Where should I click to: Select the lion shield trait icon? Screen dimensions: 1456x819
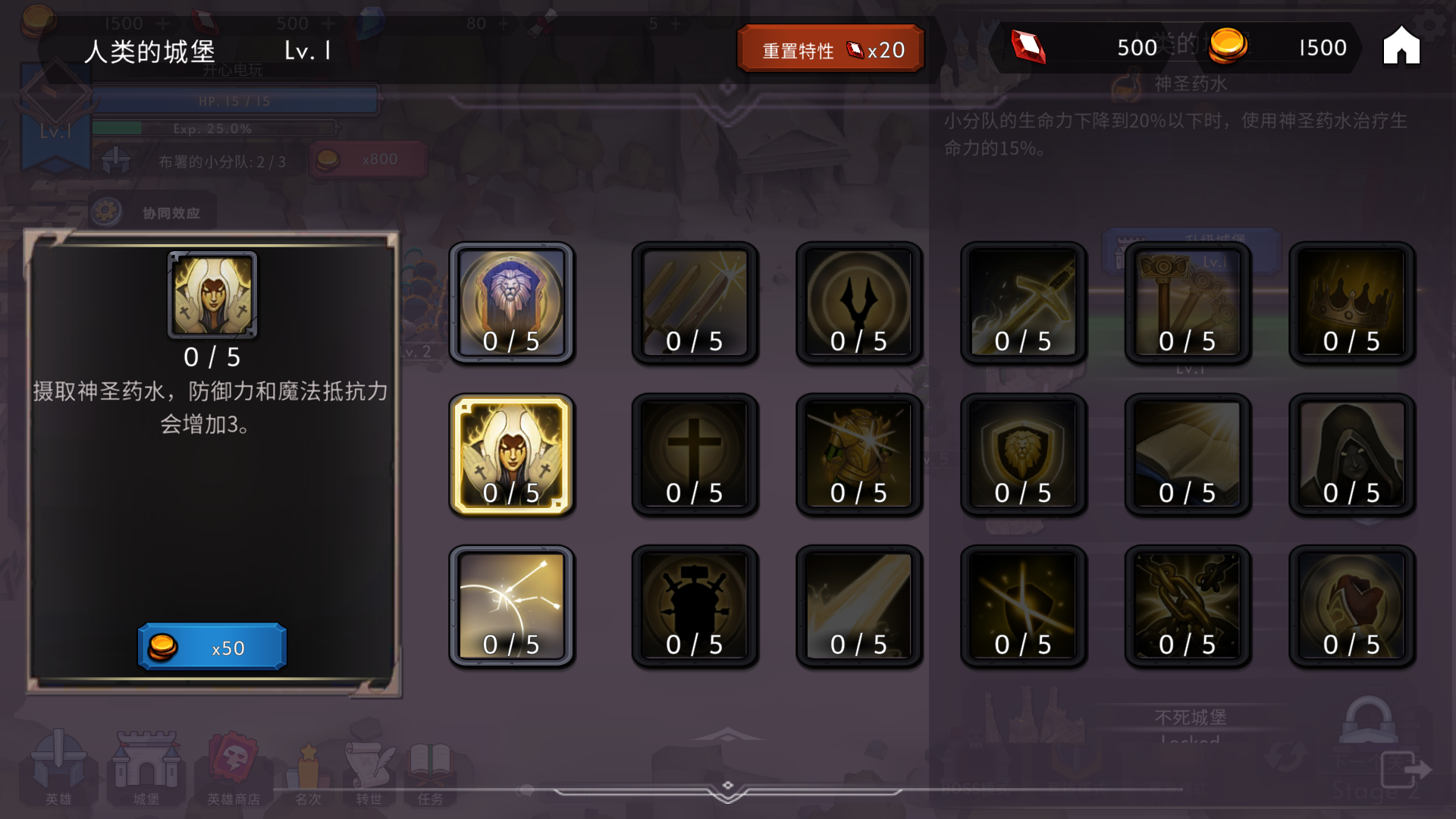pos(1023,453)
